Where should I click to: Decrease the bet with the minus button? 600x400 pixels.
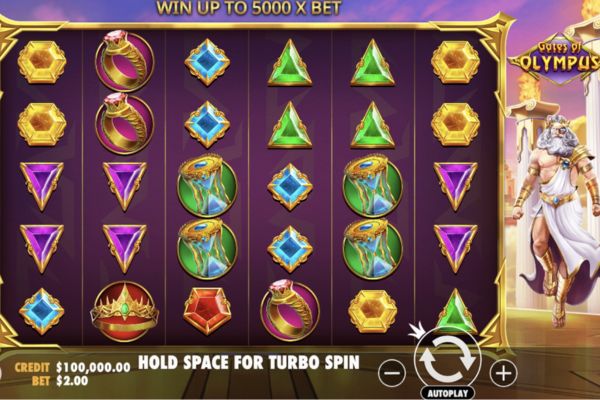393,372
